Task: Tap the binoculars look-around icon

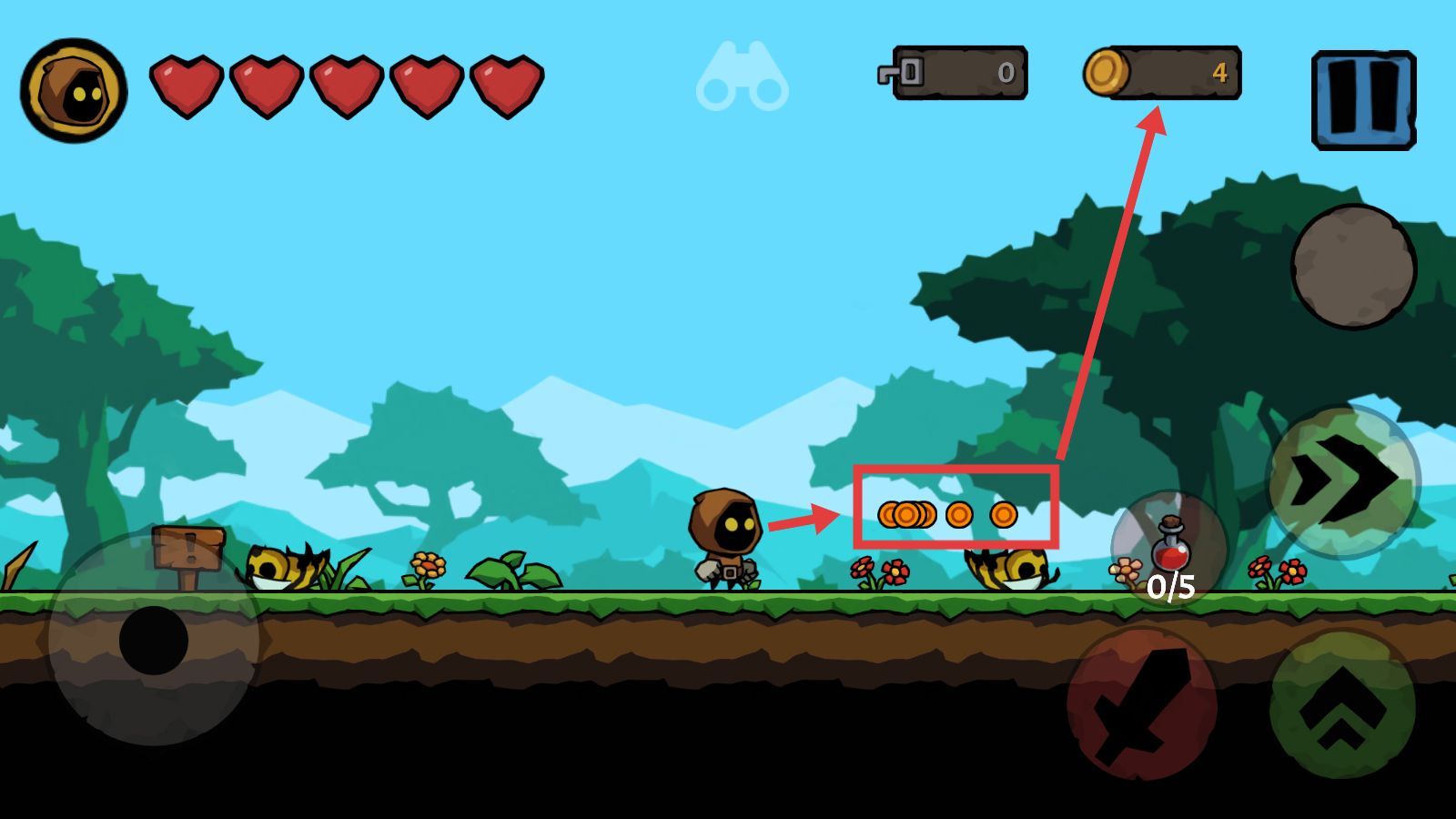Action: coord(743,77)
